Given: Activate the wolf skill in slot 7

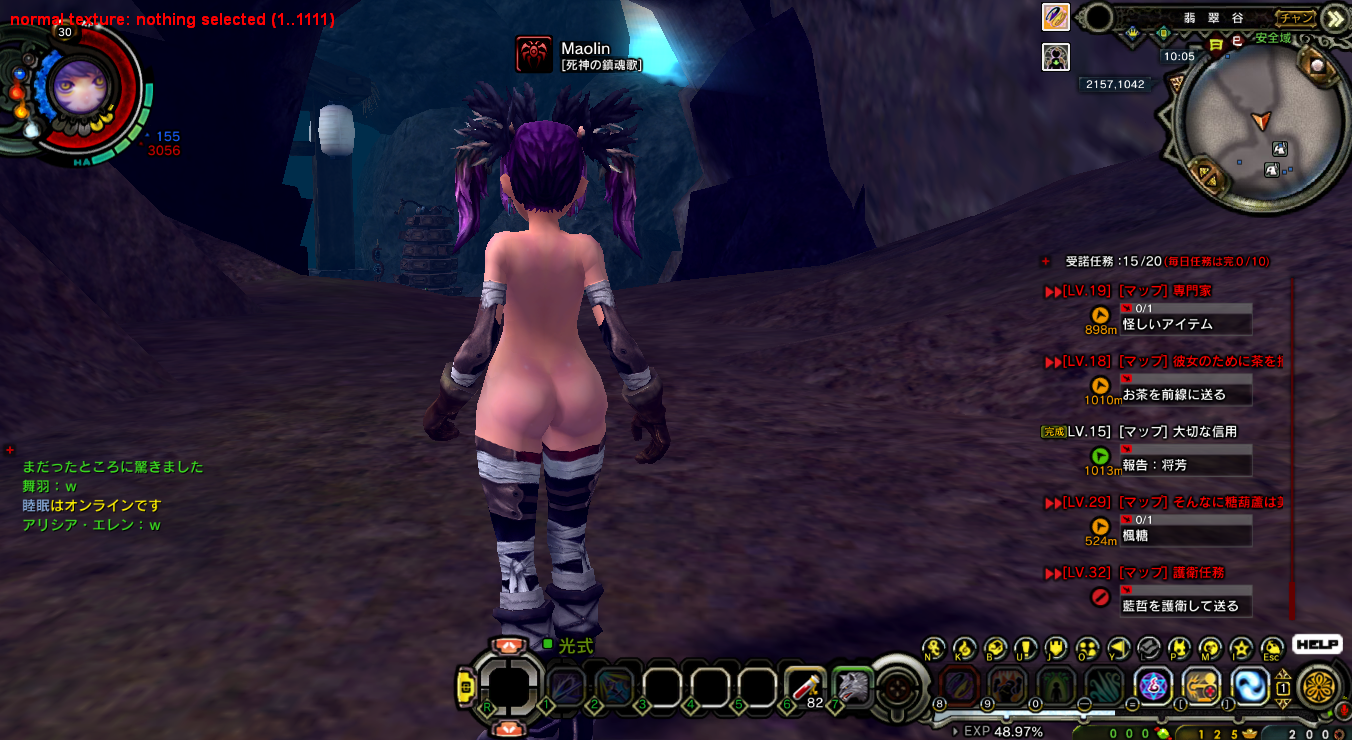Looking at the screenshot, I should coord(853,686).
